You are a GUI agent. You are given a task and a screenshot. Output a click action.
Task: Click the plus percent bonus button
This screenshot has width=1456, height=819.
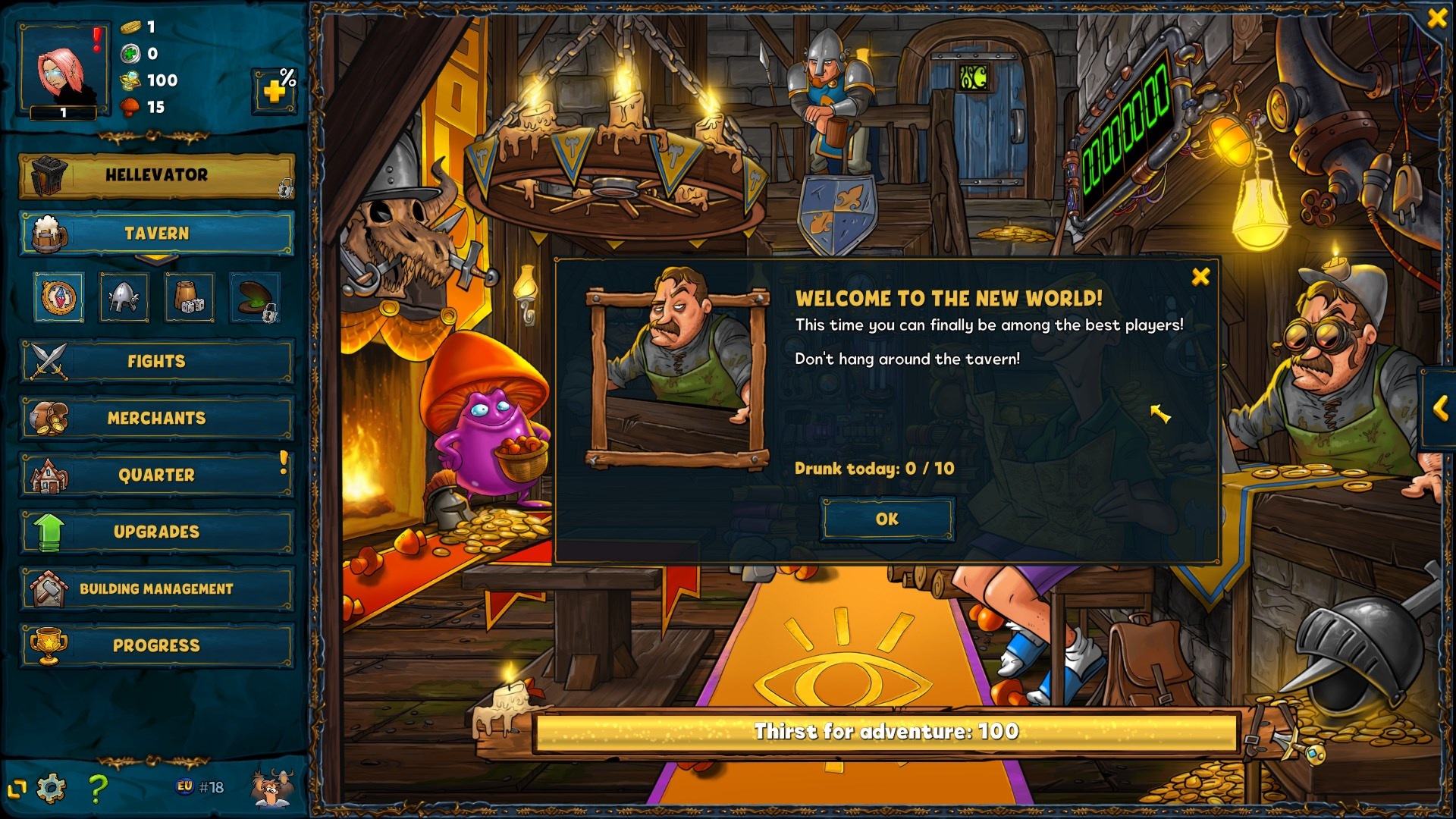275,91
